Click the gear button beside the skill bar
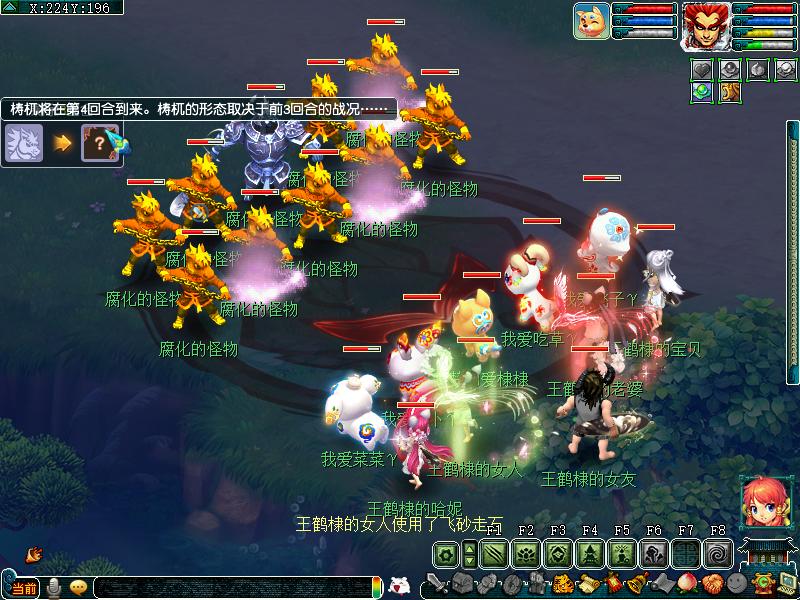This screenshot has width=800, height=600. click(x=446, y=554)
